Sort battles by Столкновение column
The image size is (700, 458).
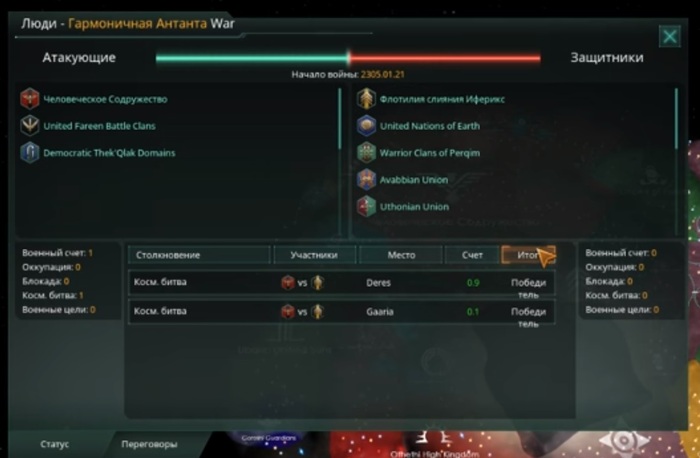click(x=199, y=255)
